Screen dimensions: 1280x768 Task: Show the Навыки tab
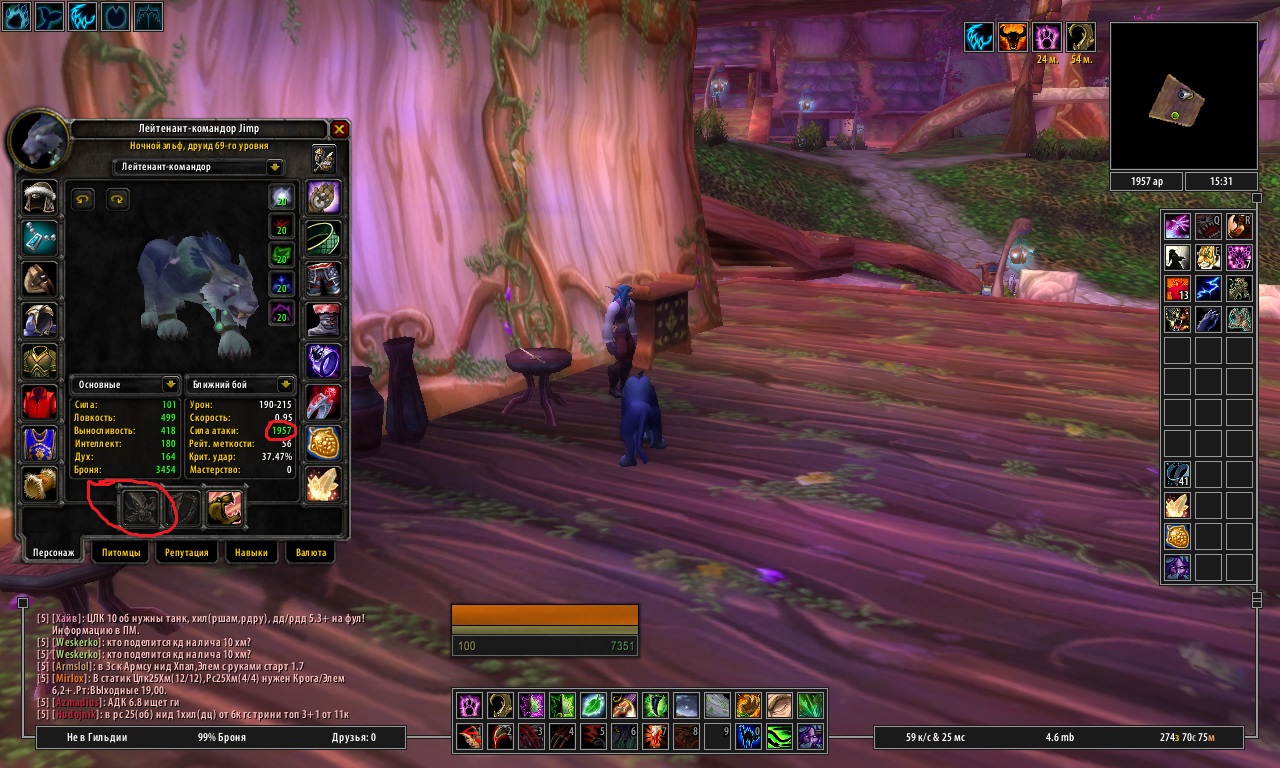coord(250,552)
